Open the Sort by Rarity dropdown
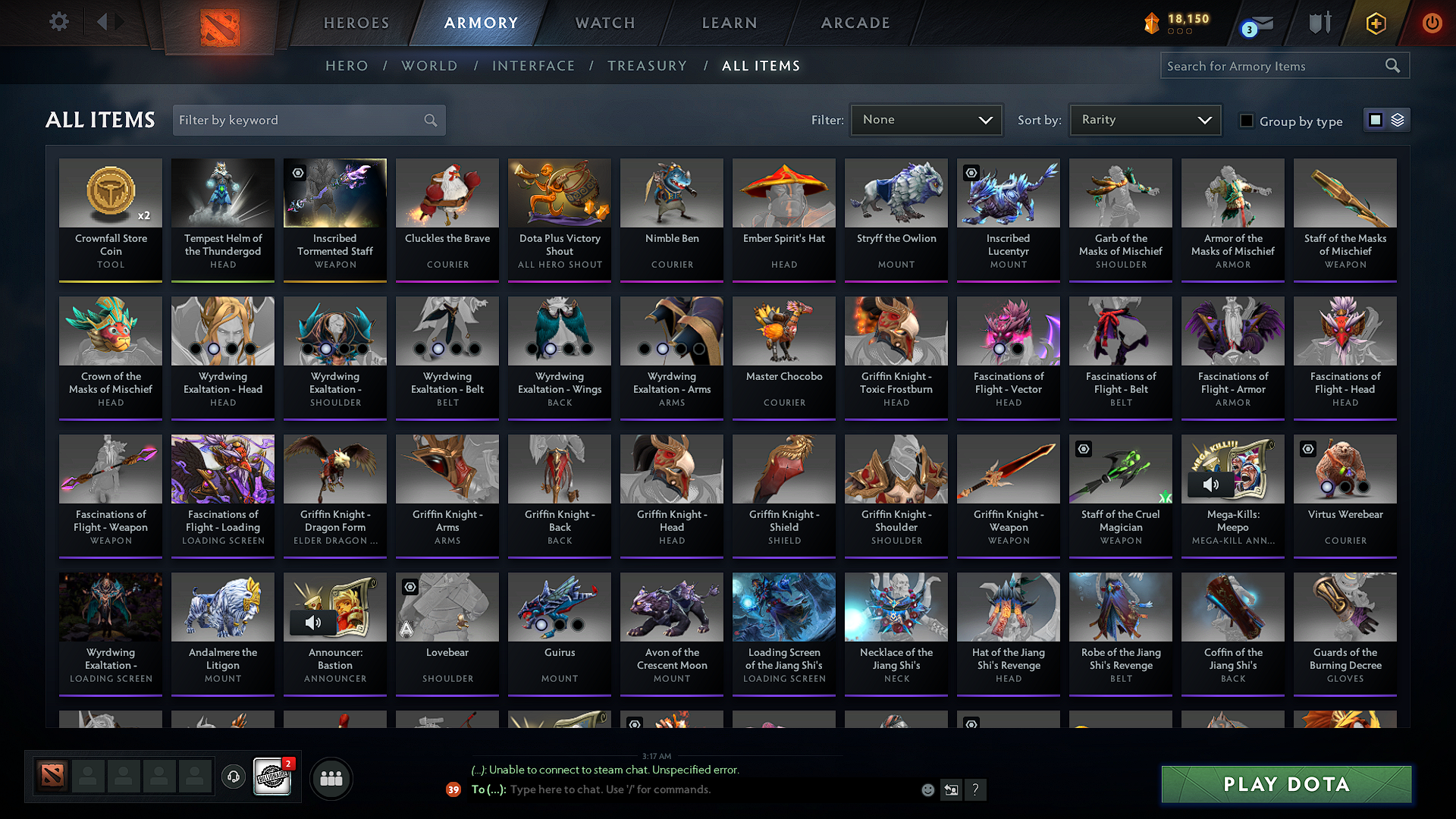Viewport: 1456px width, 819px height. (x=1144, y=119)
